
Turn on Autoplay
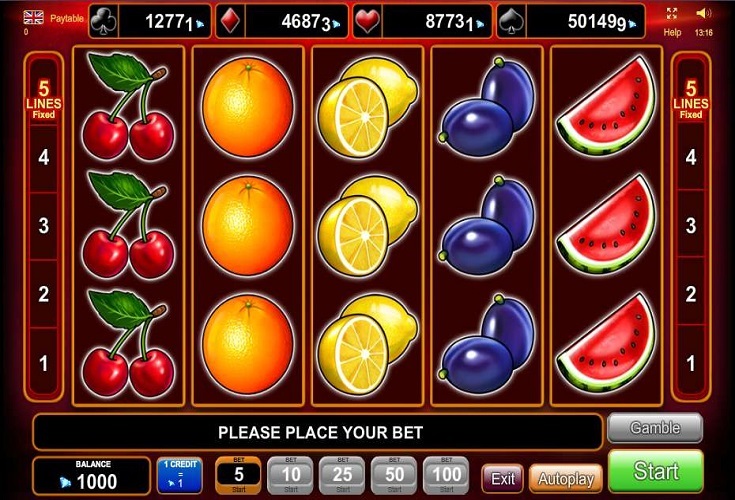point(565,477)
